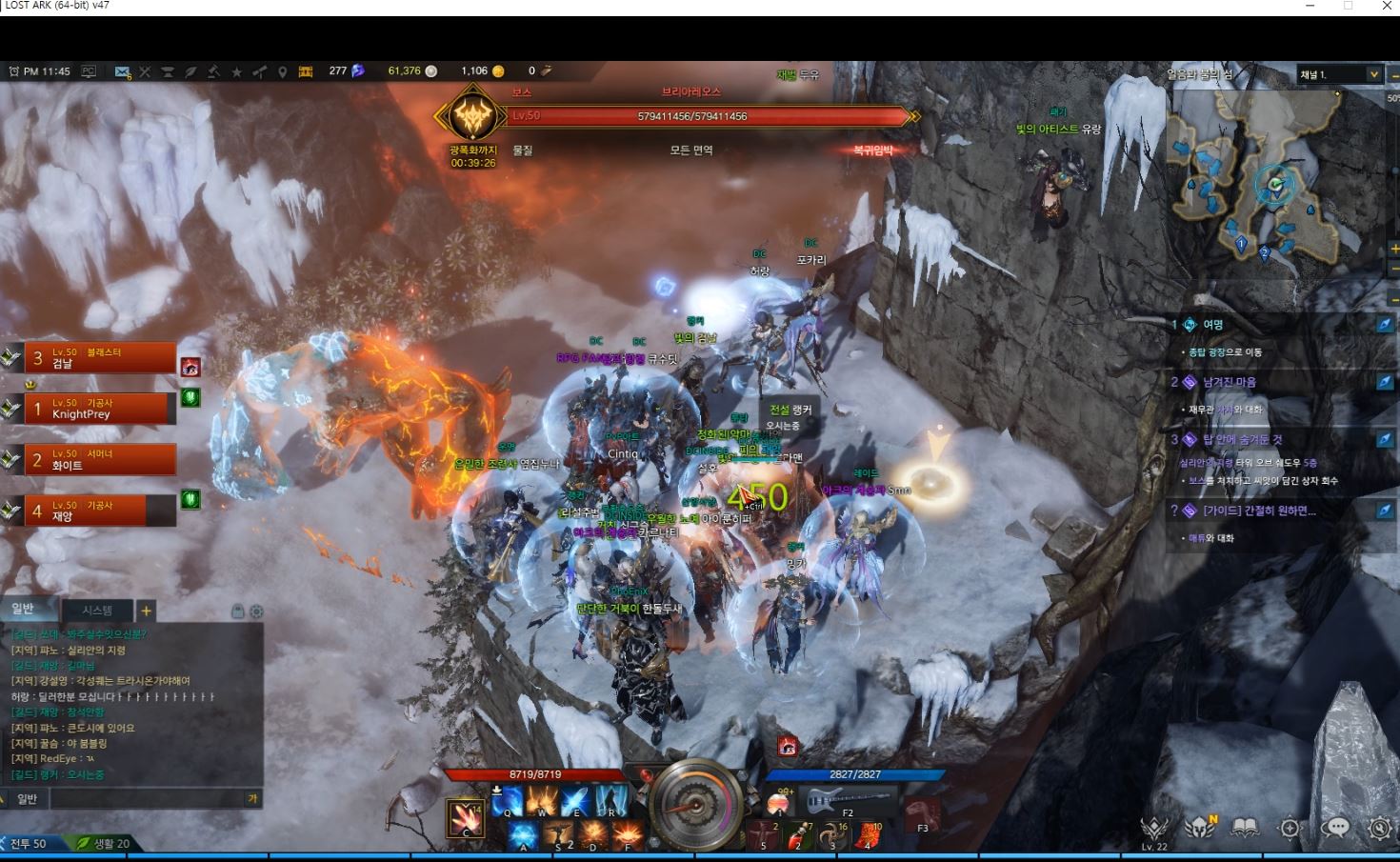Viewport: 1400px width, 862px height.
Task: Select the 여명 quest in the tracker
Action: (x=1213, y=325)
